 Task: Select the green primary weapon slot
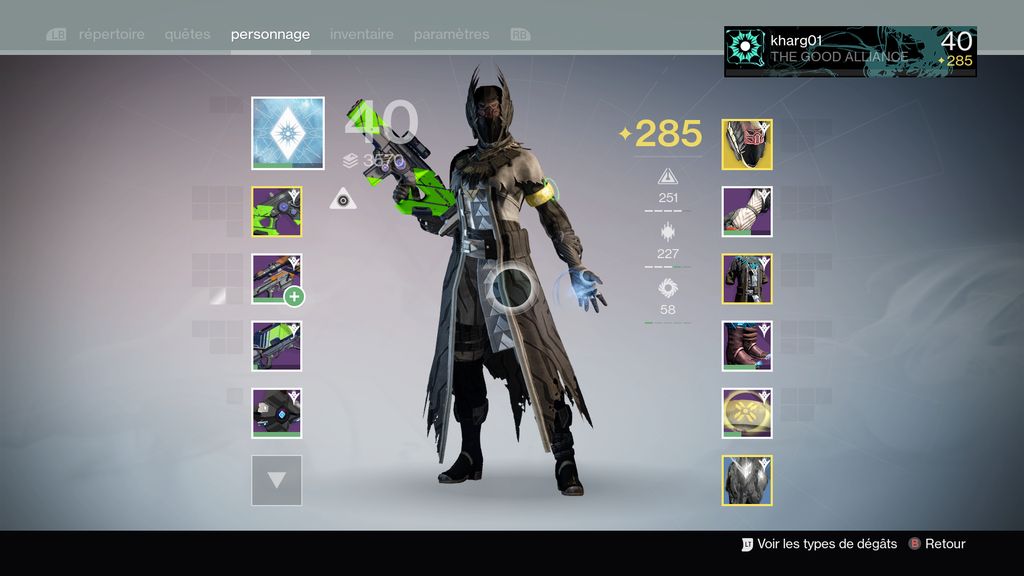click(277, 212)
